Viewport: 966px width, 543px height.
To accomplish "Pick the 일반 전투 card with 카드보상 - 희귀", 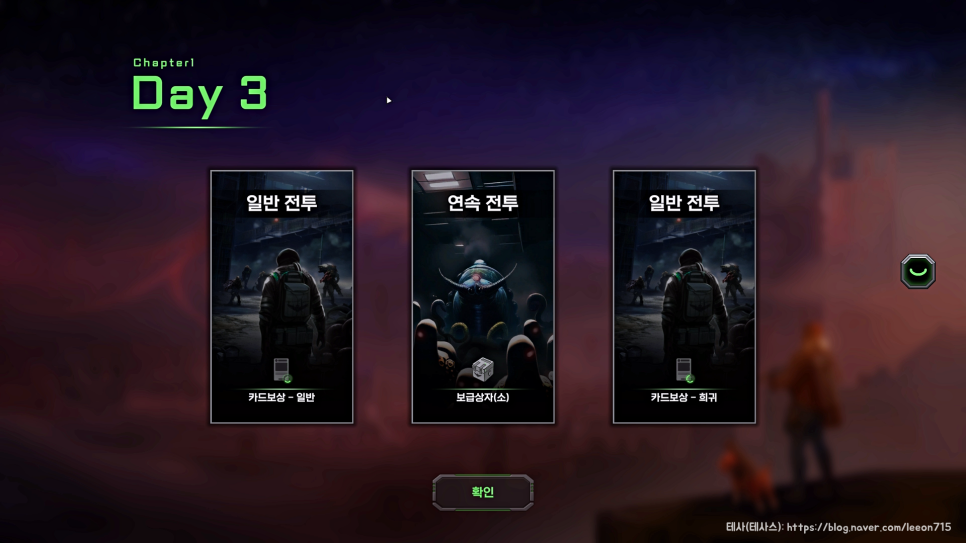I will [x=684, y=297].
